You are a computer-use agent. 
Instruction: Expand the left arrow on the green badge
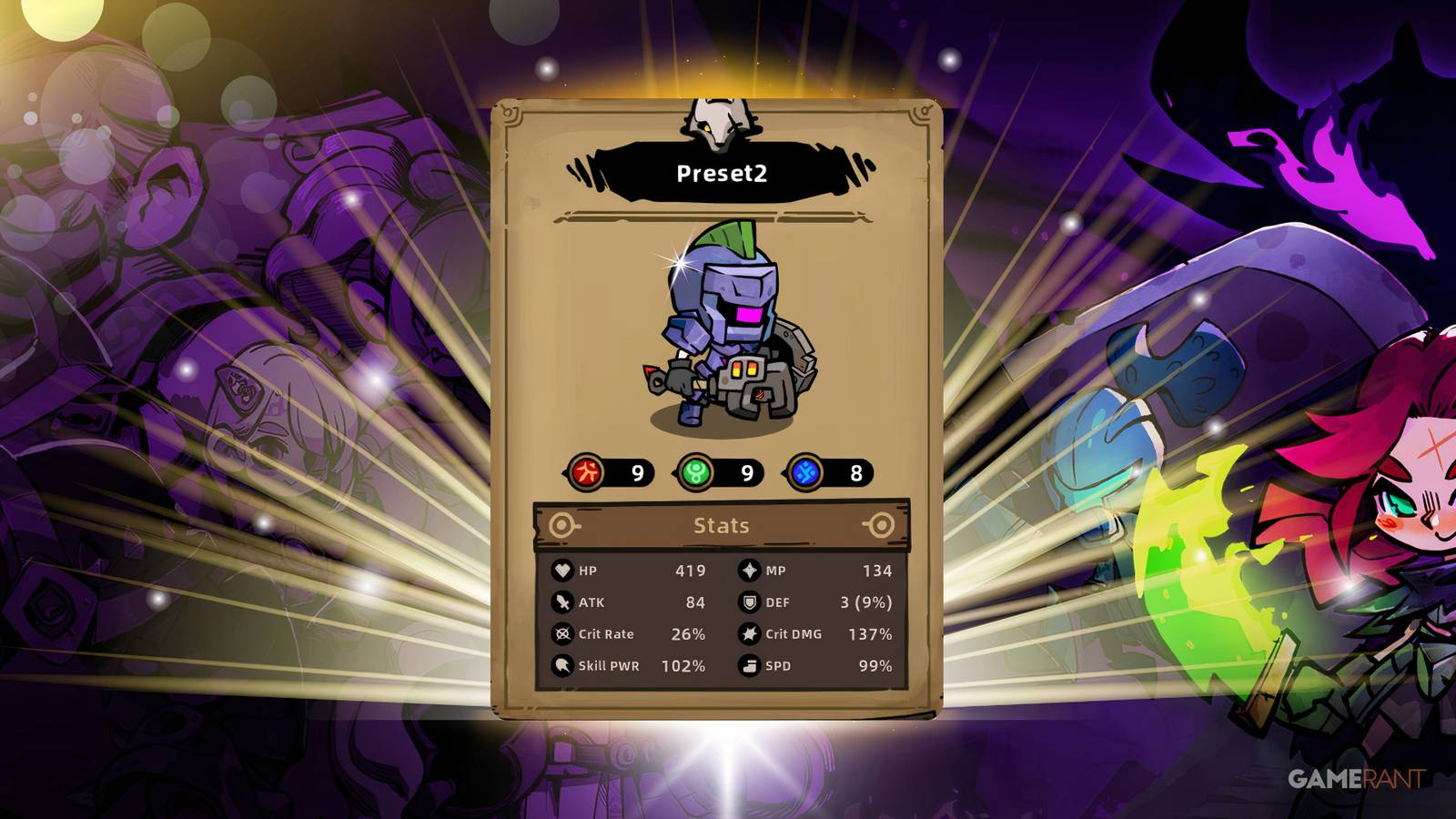[676, 472]
